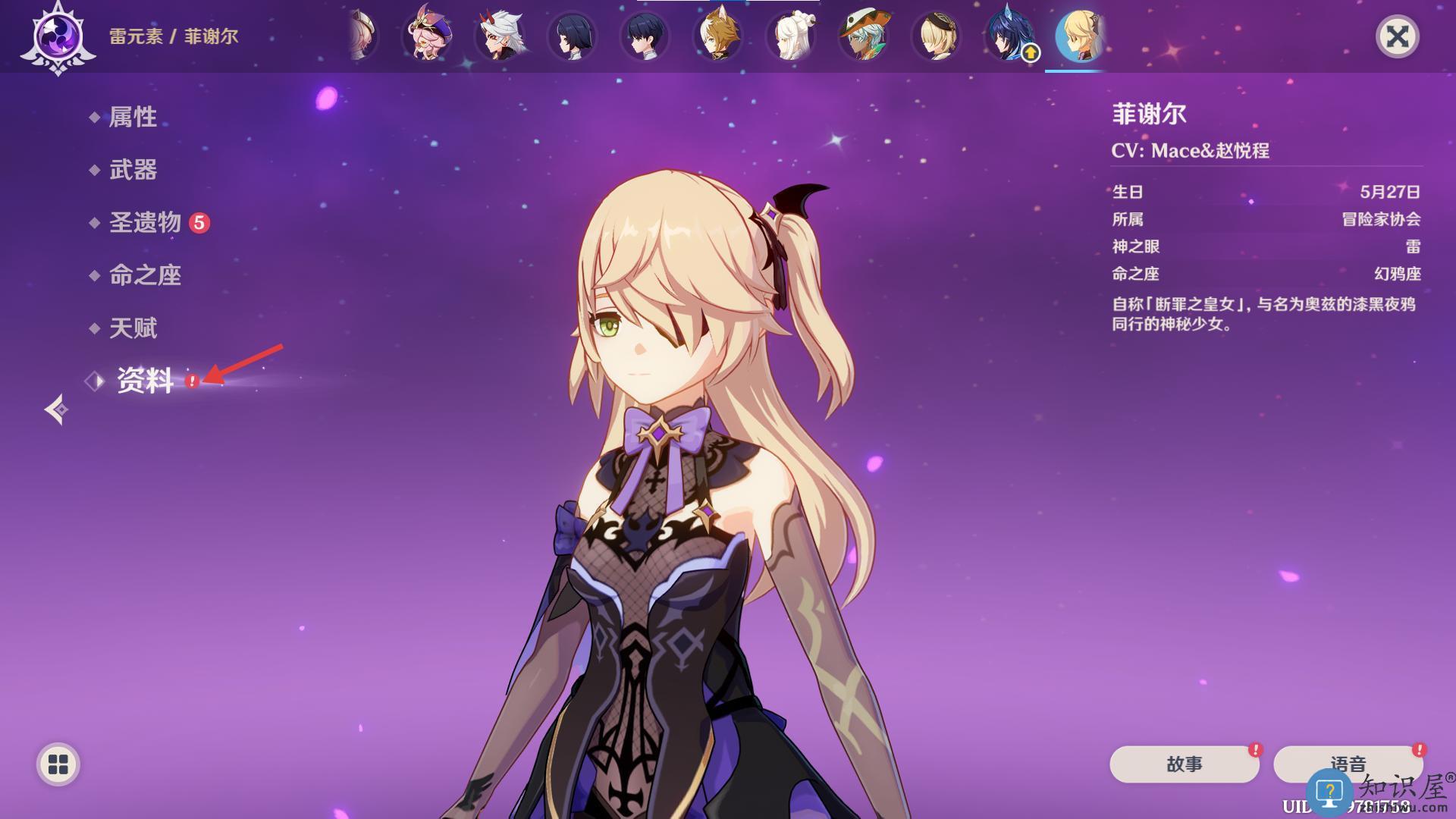Close the character screen with the X
This screenshot has height=819, width=1456.
pyautogui.click(x=1397, y=36)
